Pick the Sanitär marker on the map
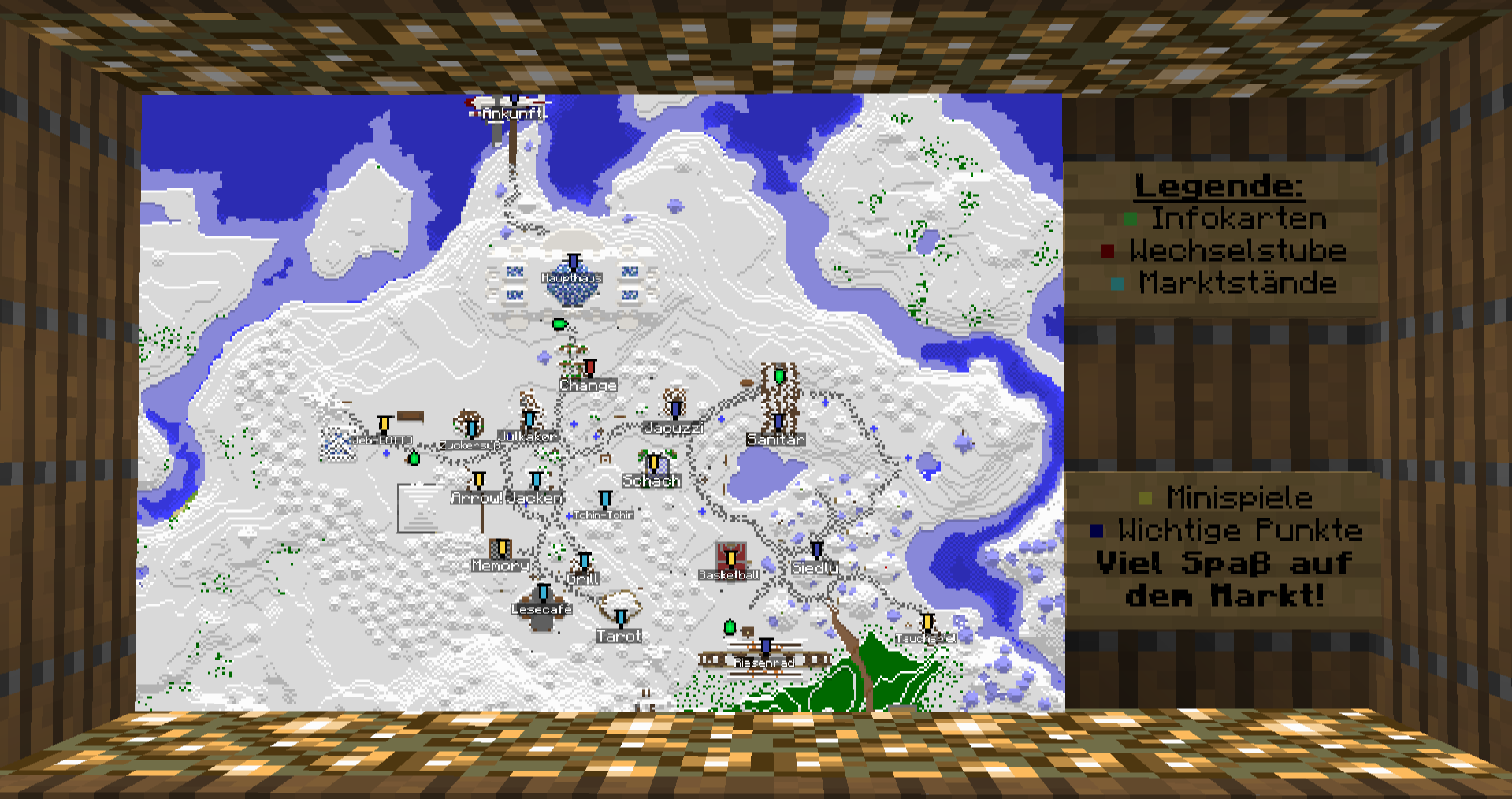Screen dimensions: 1512x799 pos(778,422)
